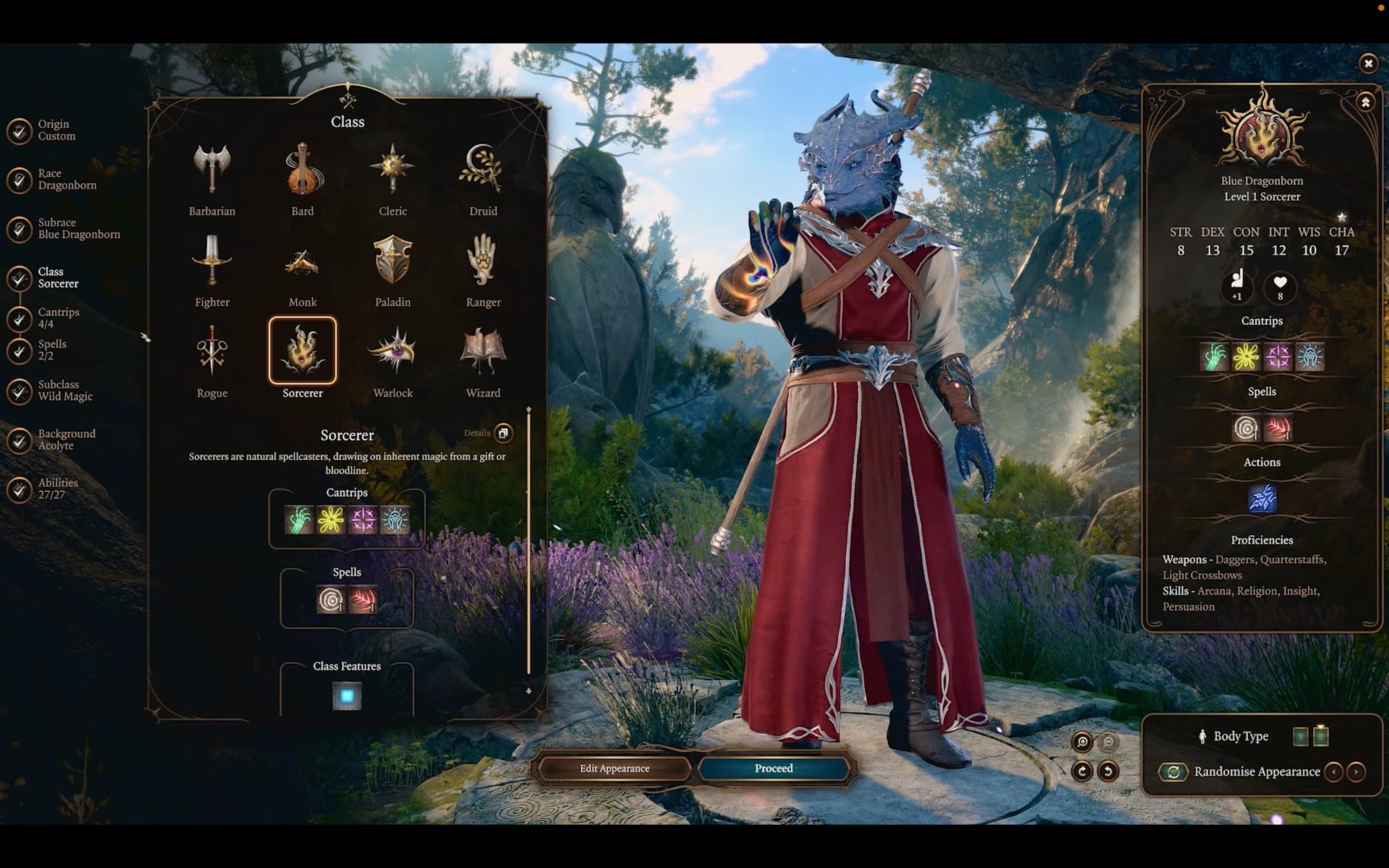Click the Edit Appearance button
This screenshot has width=1389, height=868.
[613, 769]
